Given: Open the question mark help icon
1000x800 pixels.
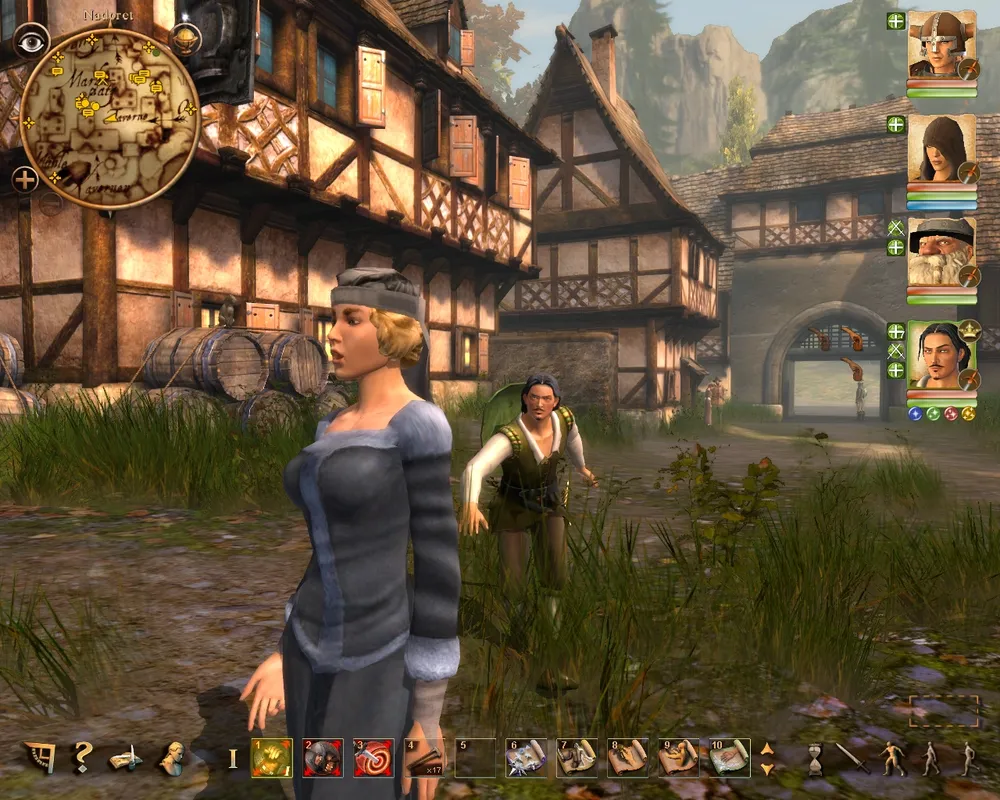Looking at the screenshot, I should 82,758.
